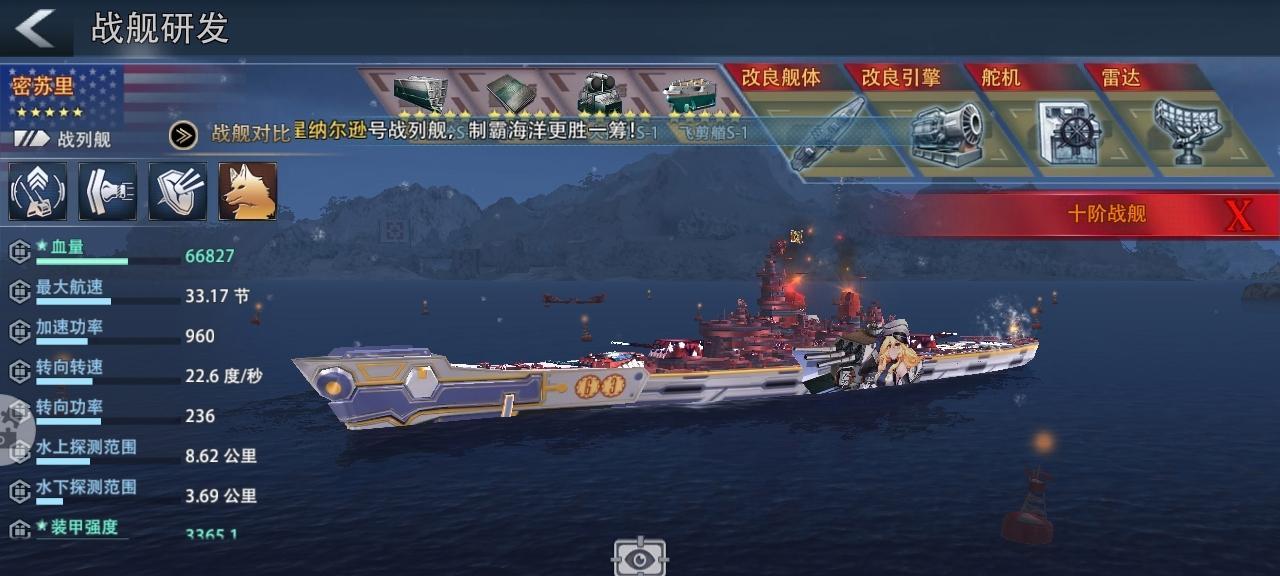Select the shield with streaks skill icon
This screenshot has height=576, width=1280.
(x=178, y=191)
